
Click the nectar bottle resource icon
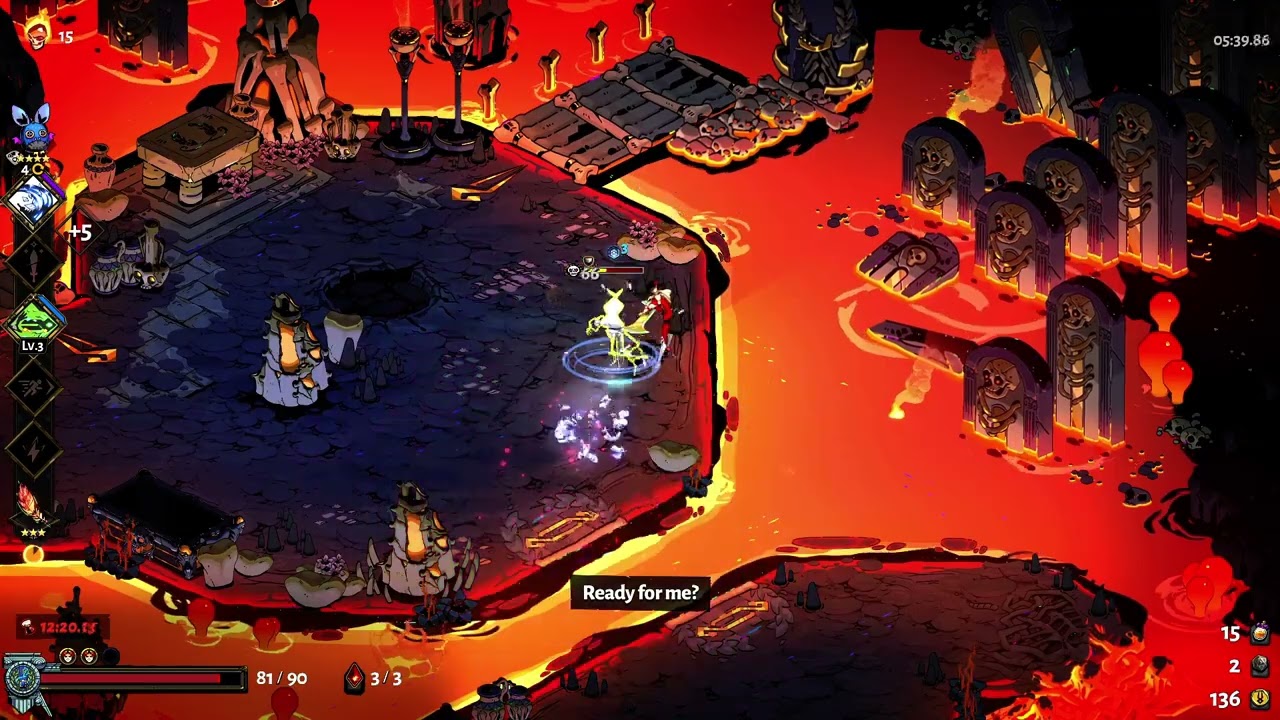(x=1259, y=633)
